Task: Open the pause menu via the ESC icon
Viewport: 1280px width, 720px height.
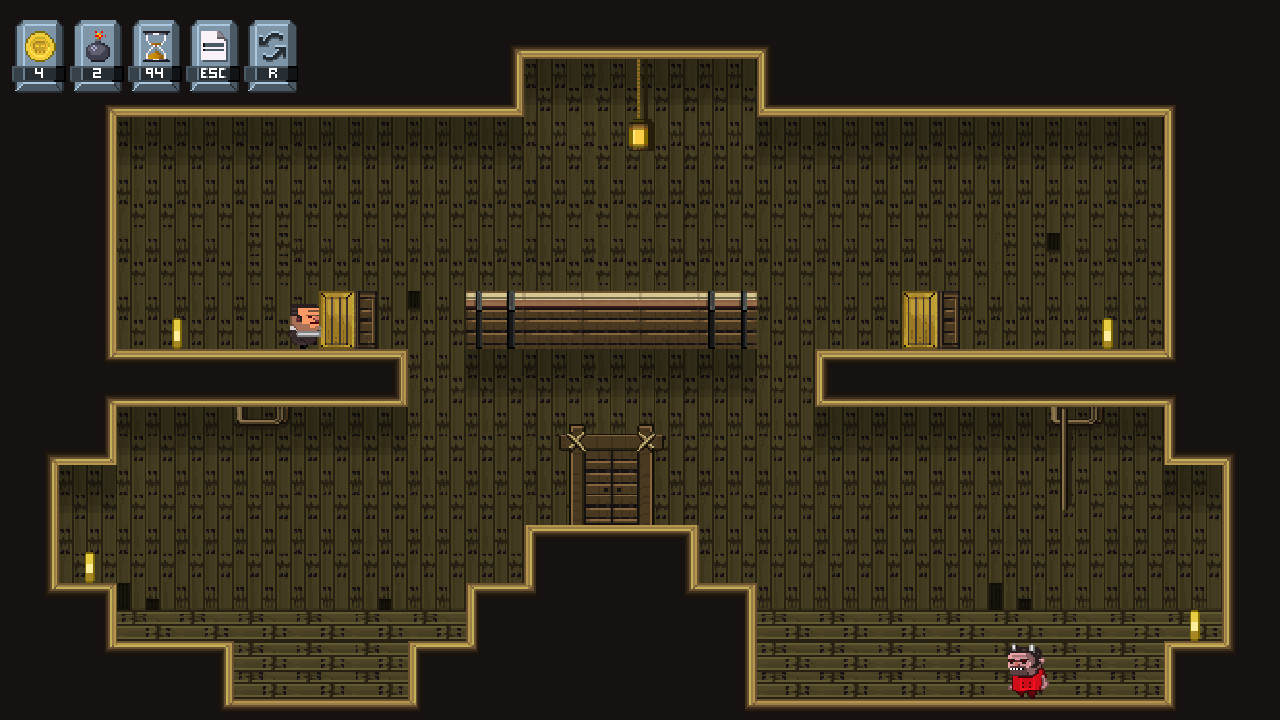Action: tap(212, 44)
